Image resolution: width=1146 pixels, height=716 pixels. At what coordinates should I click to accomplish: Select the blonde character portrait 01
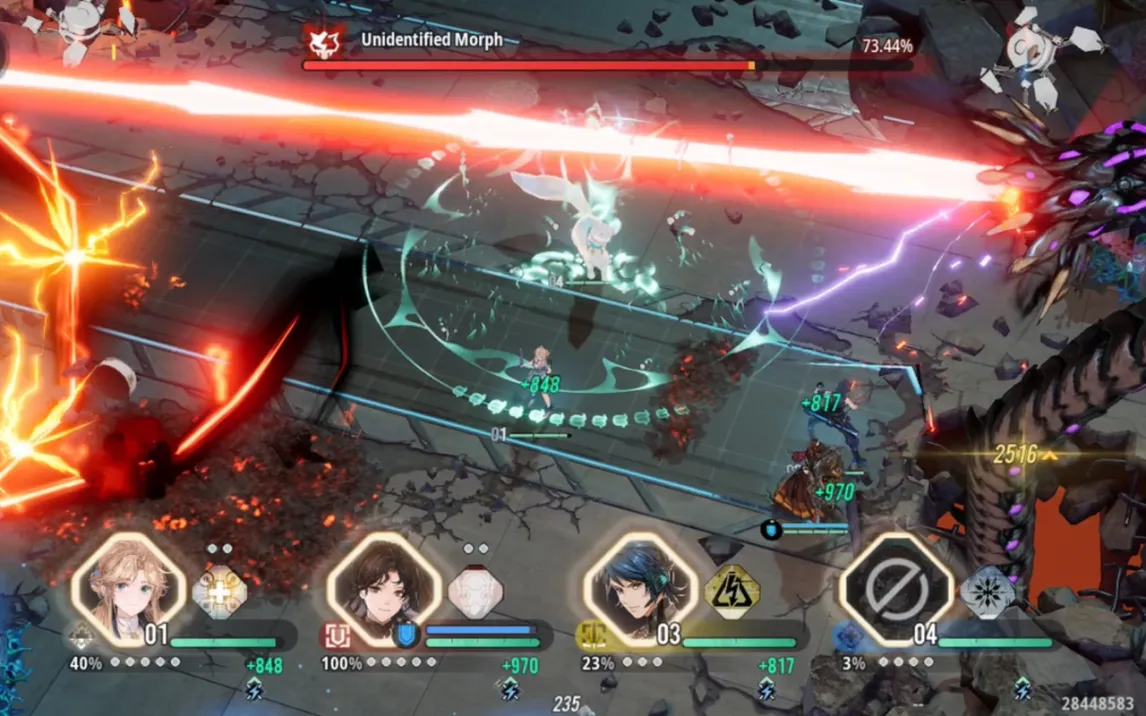pyautogui.click(x=129, y=588)
